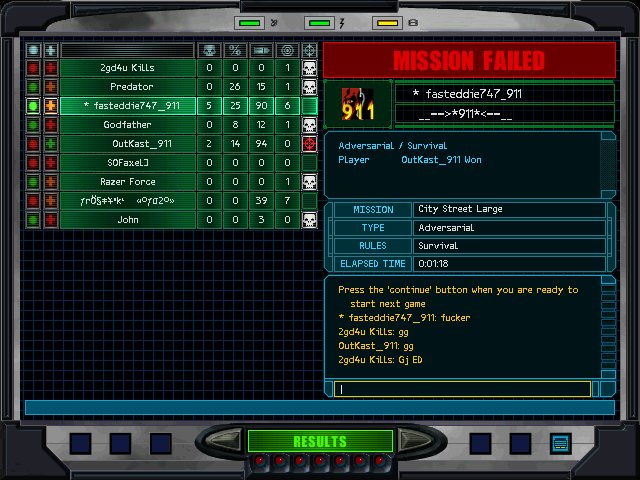This screenshot has height=480, width=640.
Task: Click the target bullseye column header
Action: (x=287, y=50)
